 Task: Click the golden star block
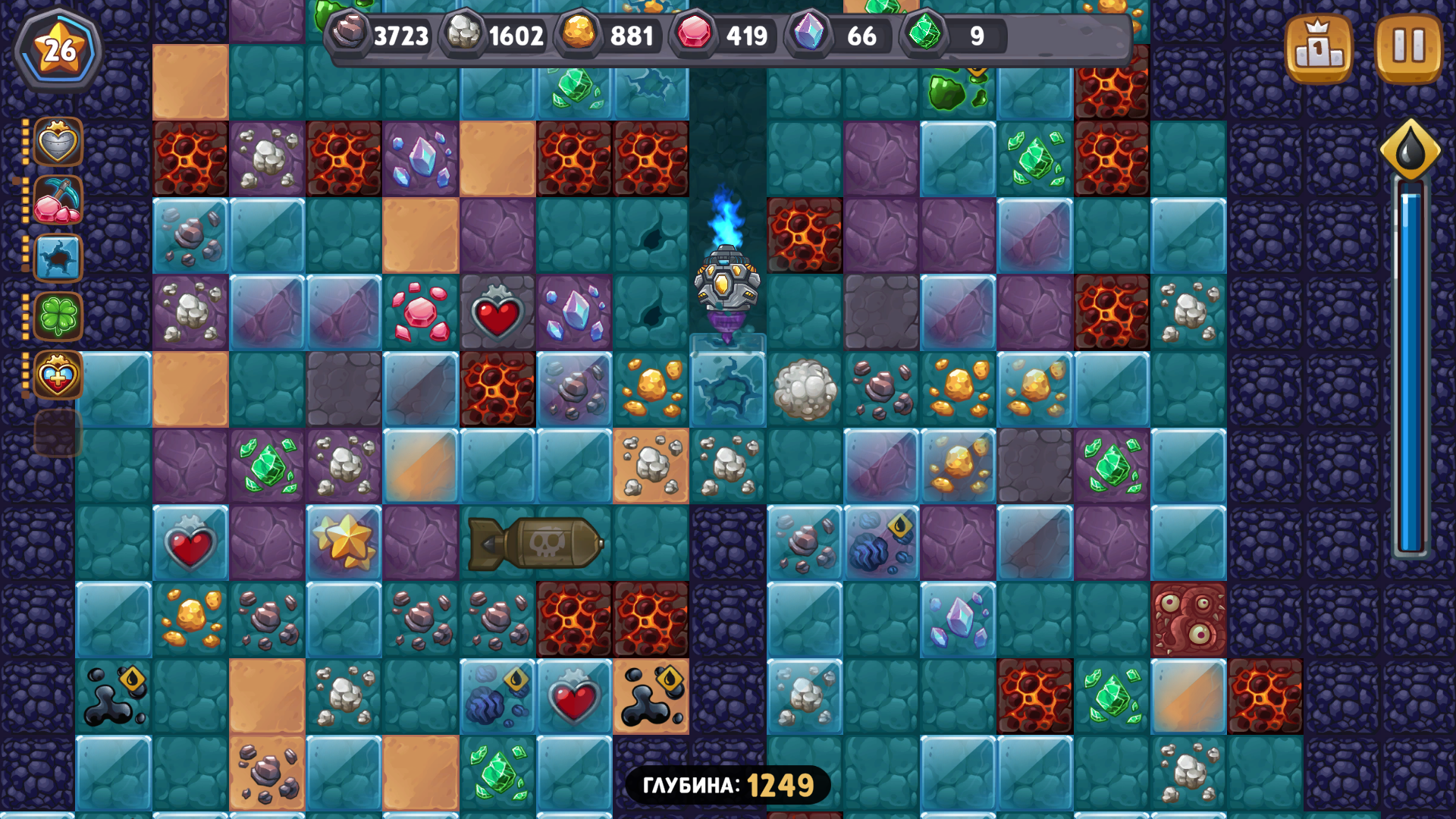343,542
